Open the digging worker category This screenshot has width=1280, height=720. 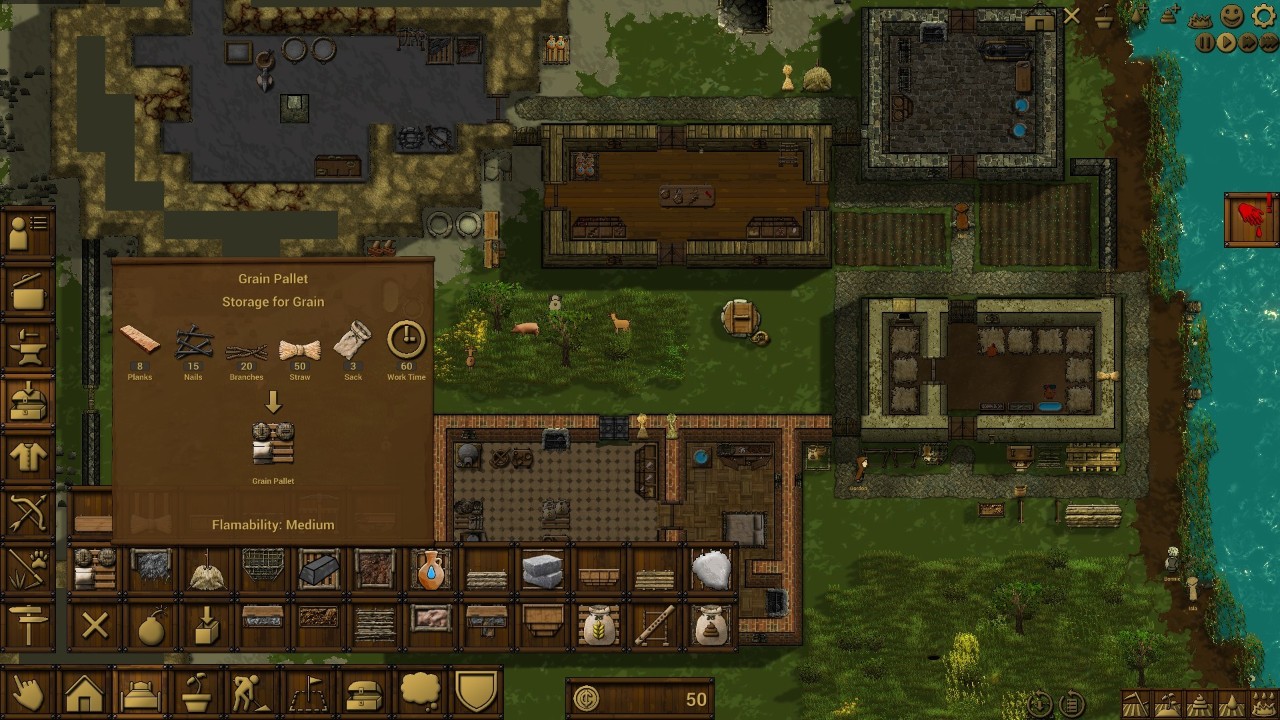pyautogui.click(x=251, y=692)
